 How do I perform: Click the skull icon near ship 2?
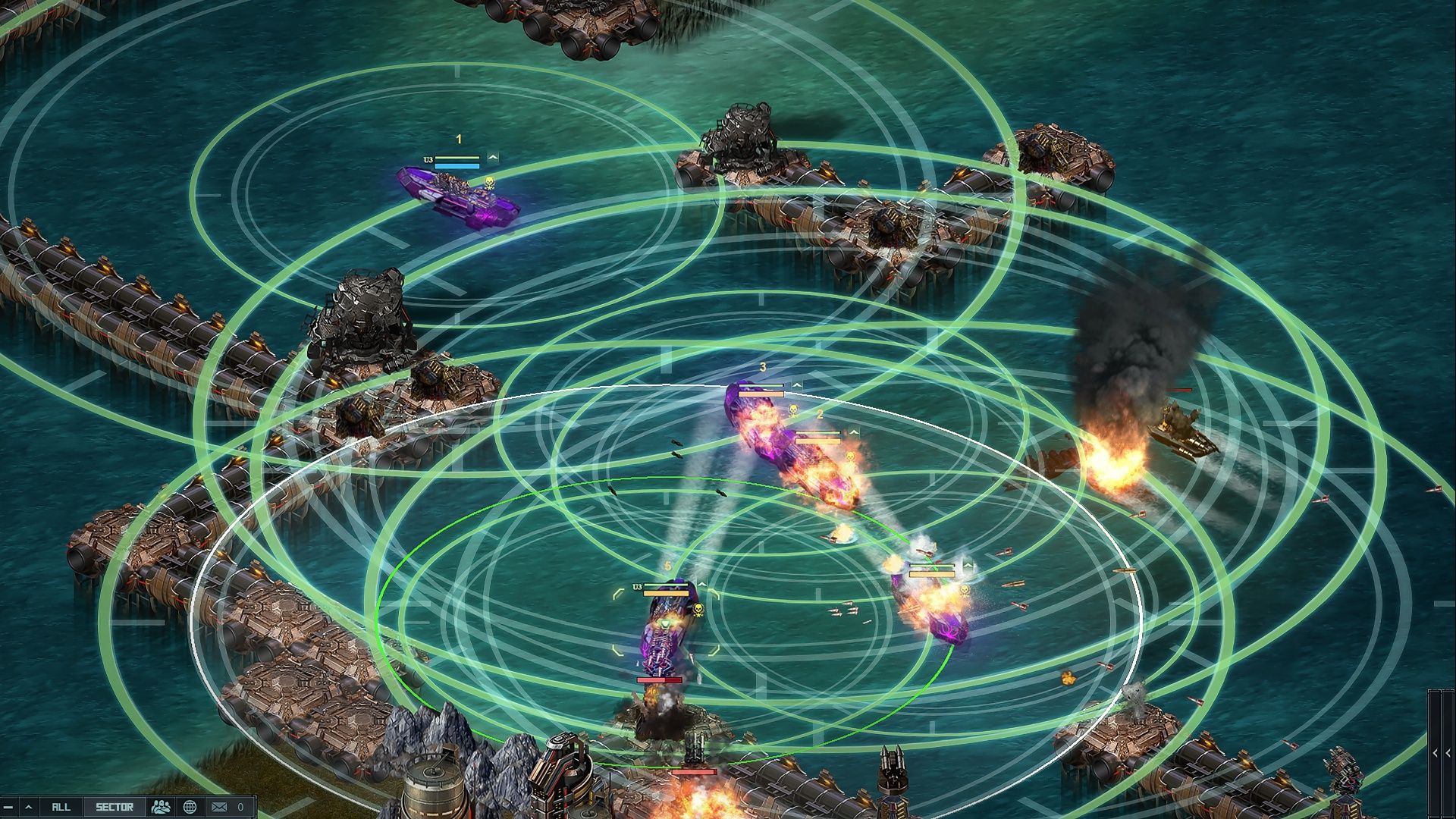pyautogui.click(x=850, y=457)
